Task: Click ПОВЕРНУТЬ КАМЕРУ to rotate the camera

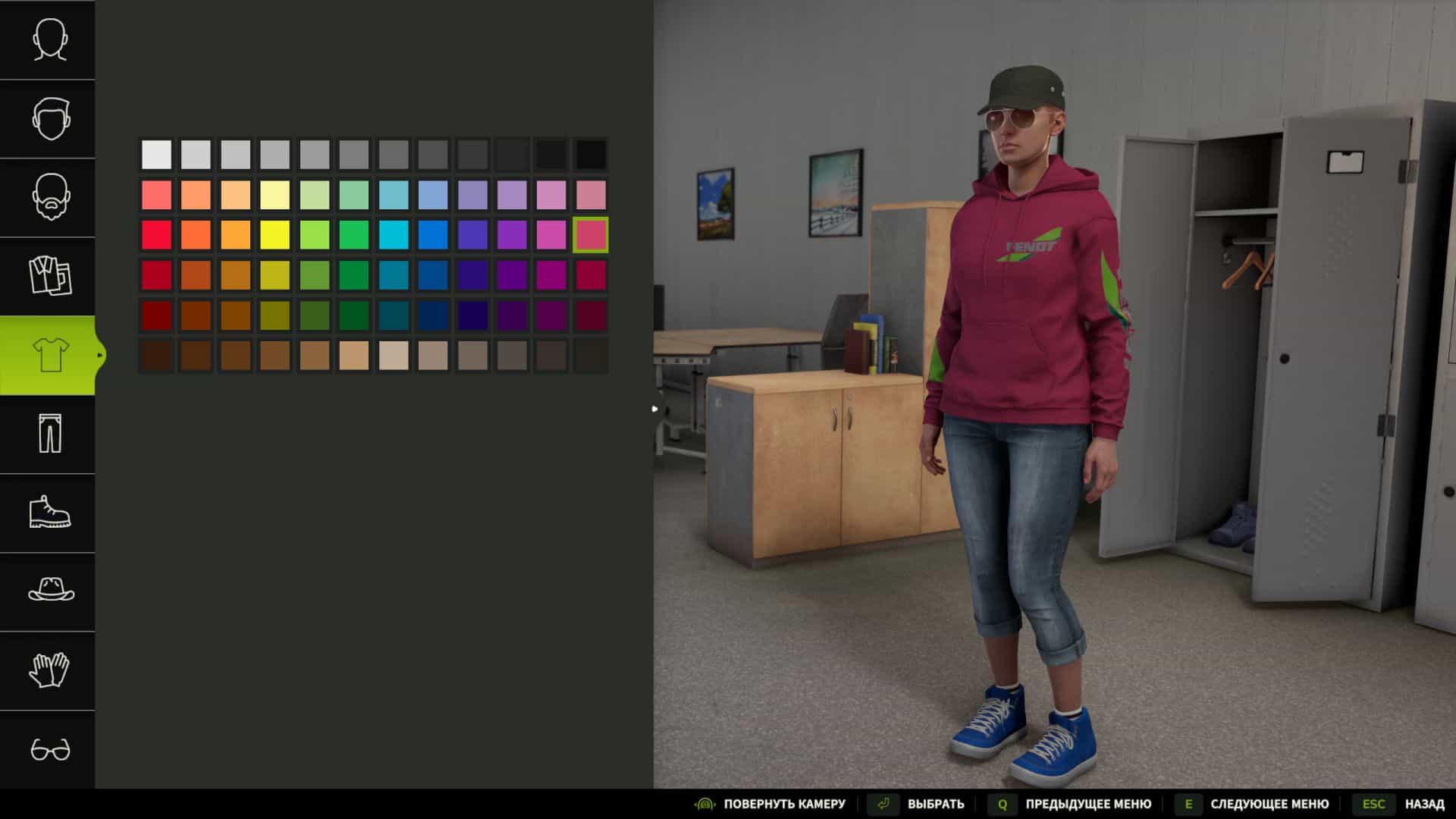Action: pyautogui.click(x=785, y=803)
